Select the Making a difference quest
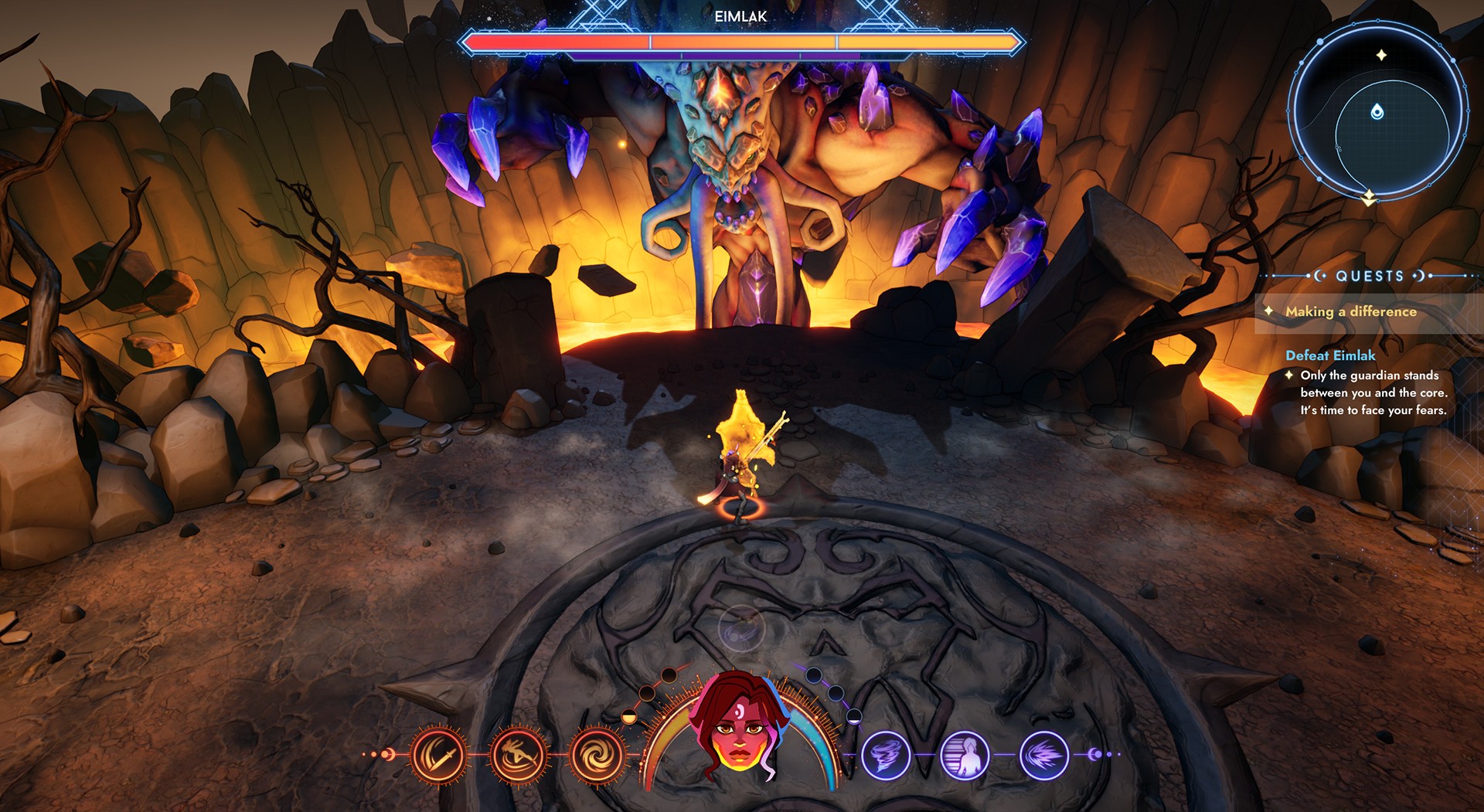This screenshot has width=1484, height=812. pyautogui.click(x=1350, y=311)
